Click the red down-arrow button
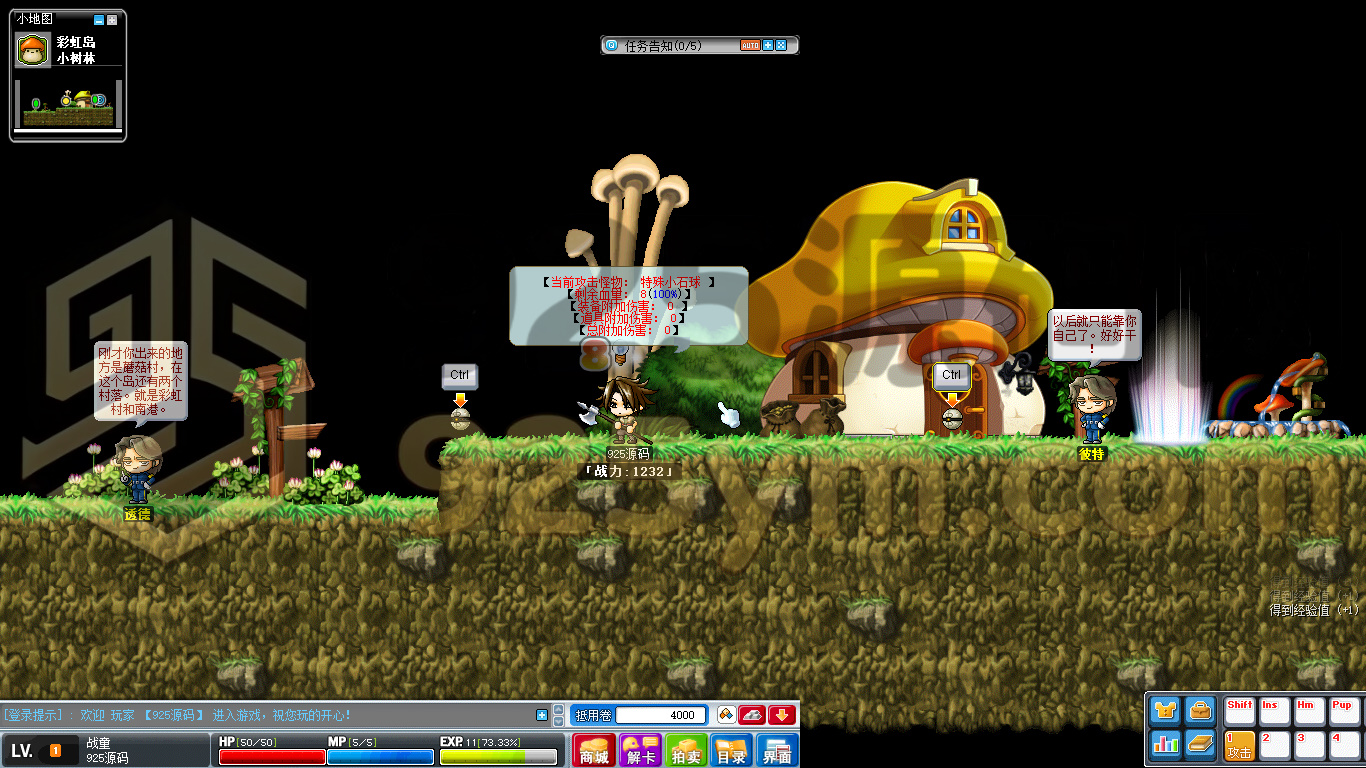 [782, 715]
